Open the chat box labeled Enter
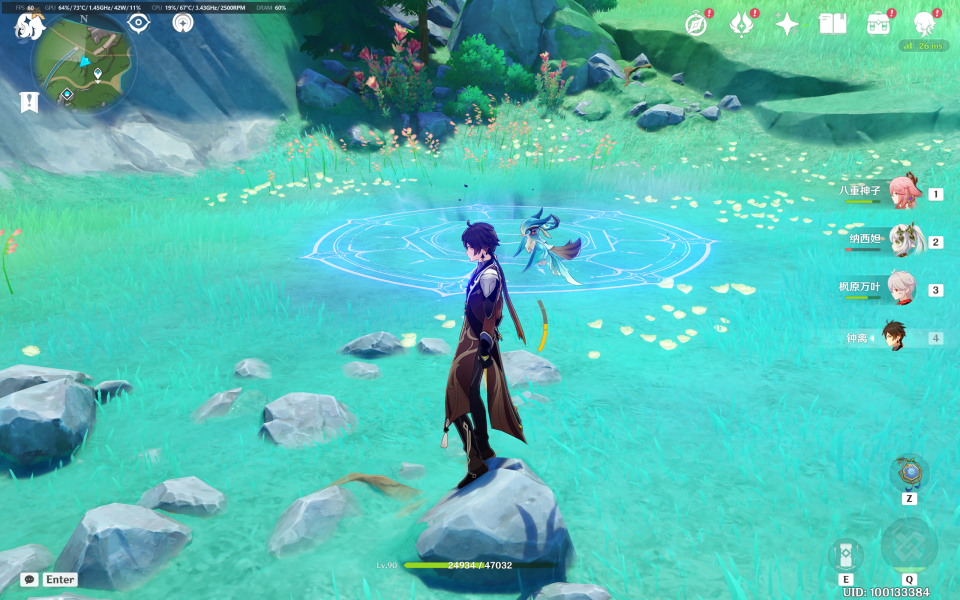960x600 pixels. [50, 579]
